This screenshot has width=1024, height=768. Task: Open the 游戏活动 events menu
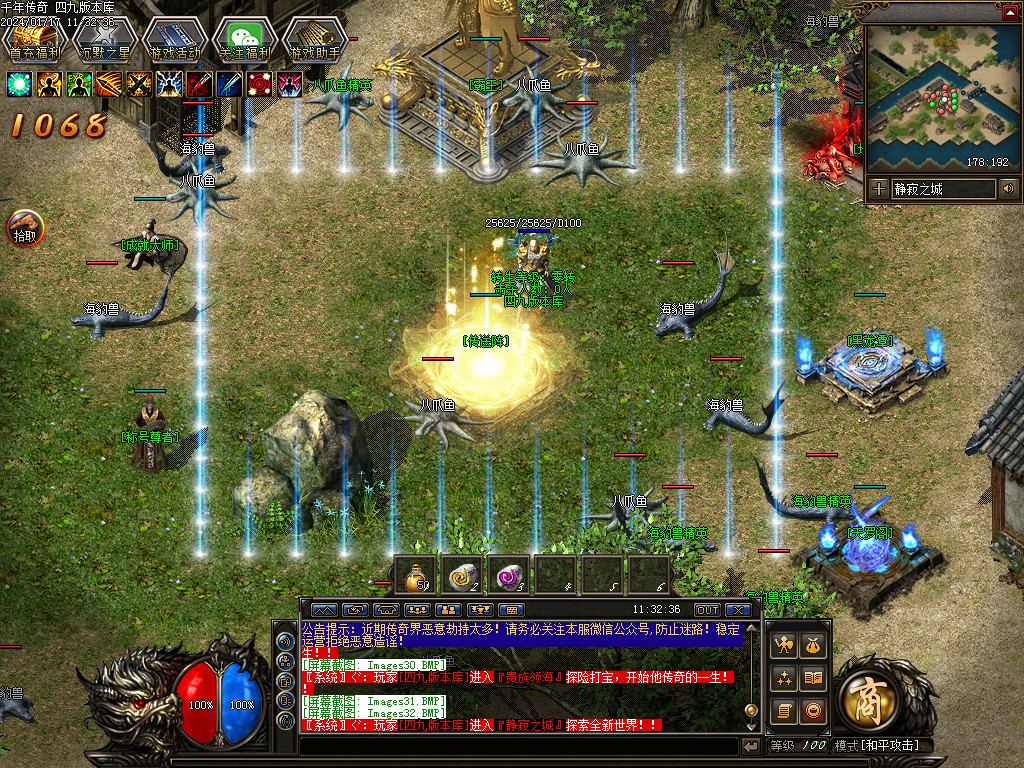pos(174,38)
